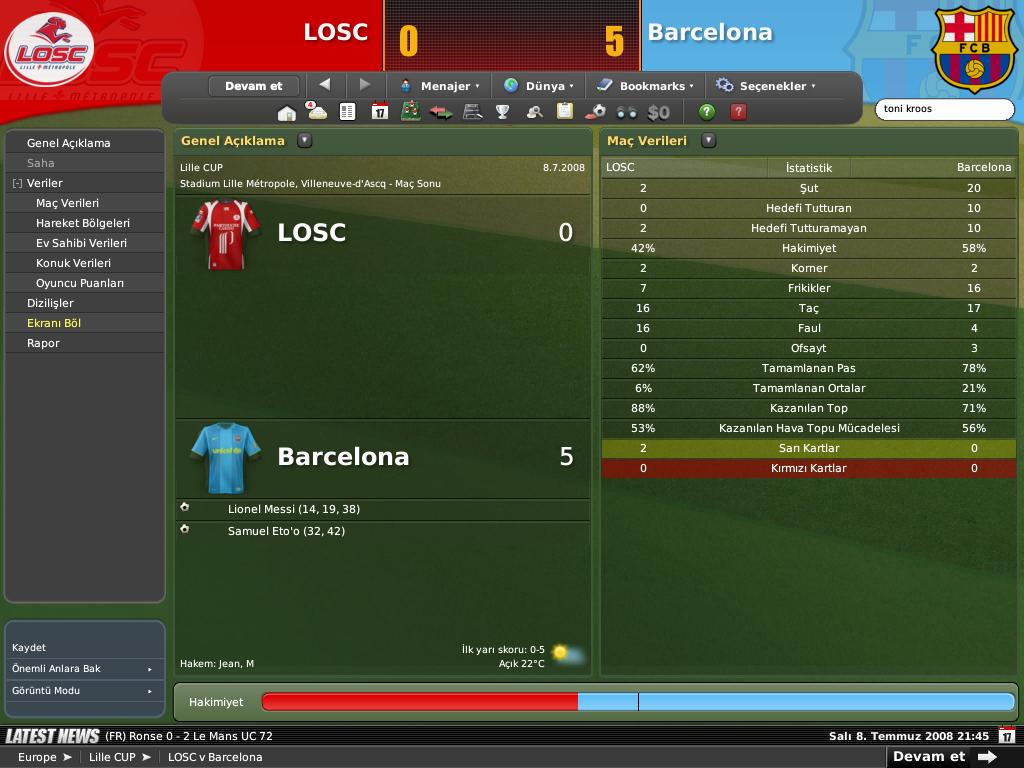Open the trophy competitions icon
This screenshot has height=768, width=1024.
pos(503,112)
